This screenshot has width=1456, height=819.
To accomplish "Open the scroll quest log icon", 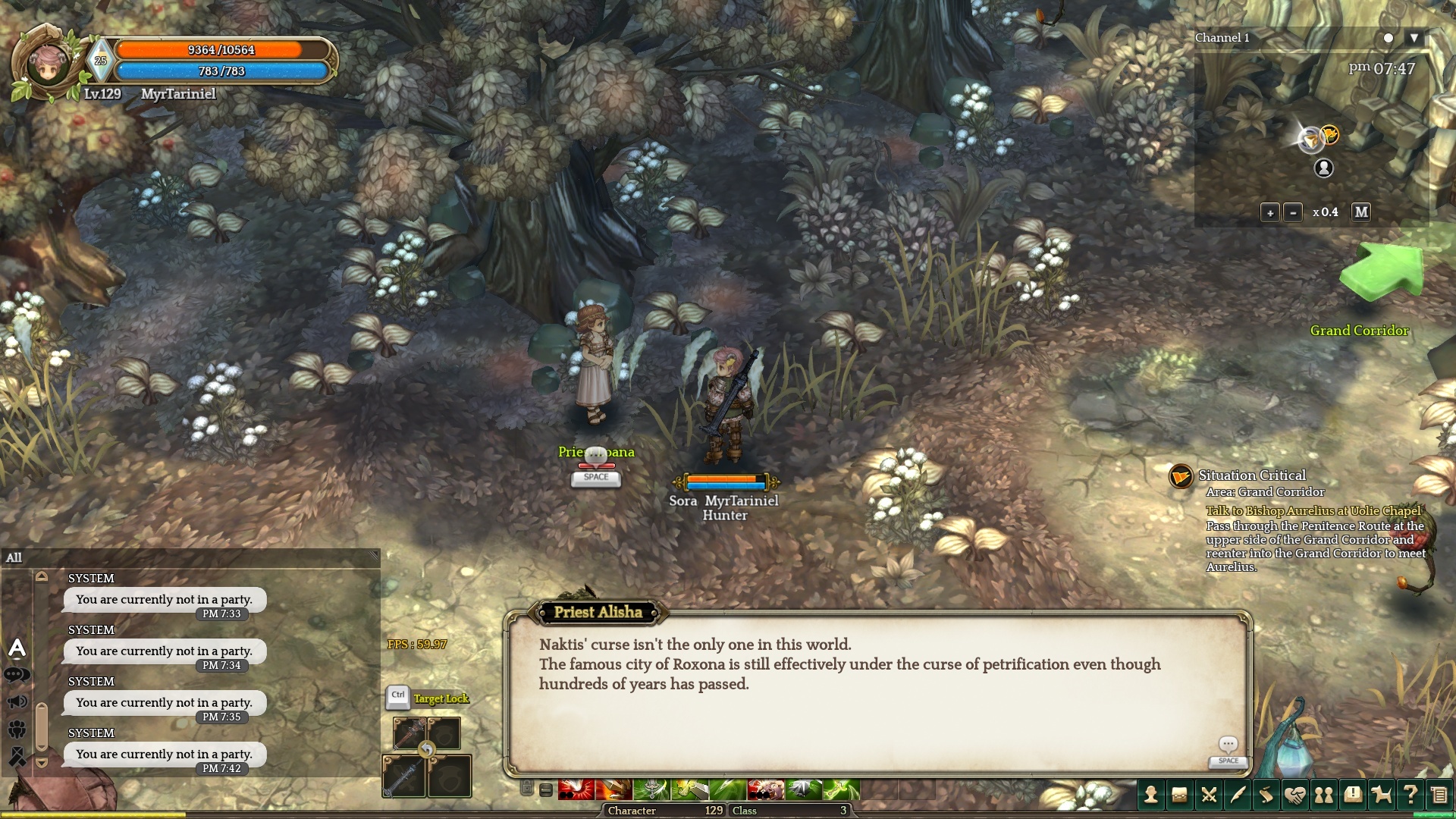I will click(x=1266, y=795).
